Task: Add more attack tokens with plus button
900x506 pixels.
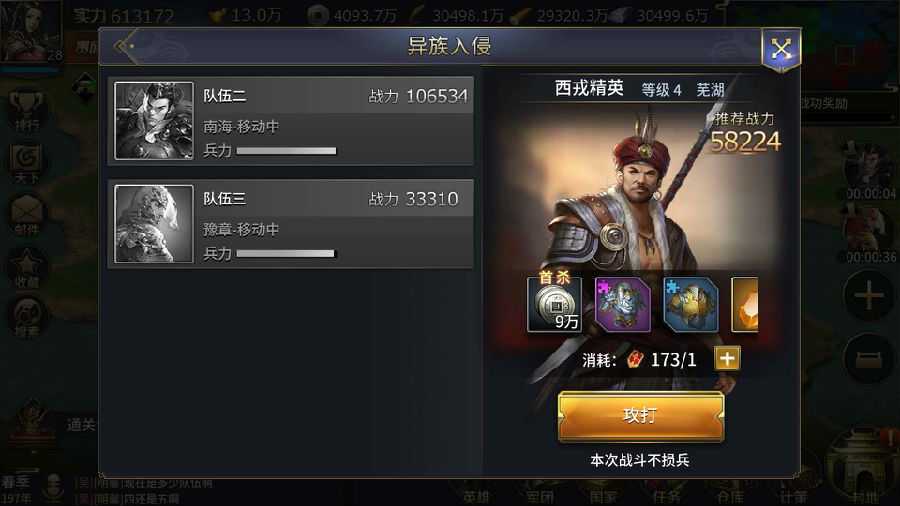Action: pos(727,359)
